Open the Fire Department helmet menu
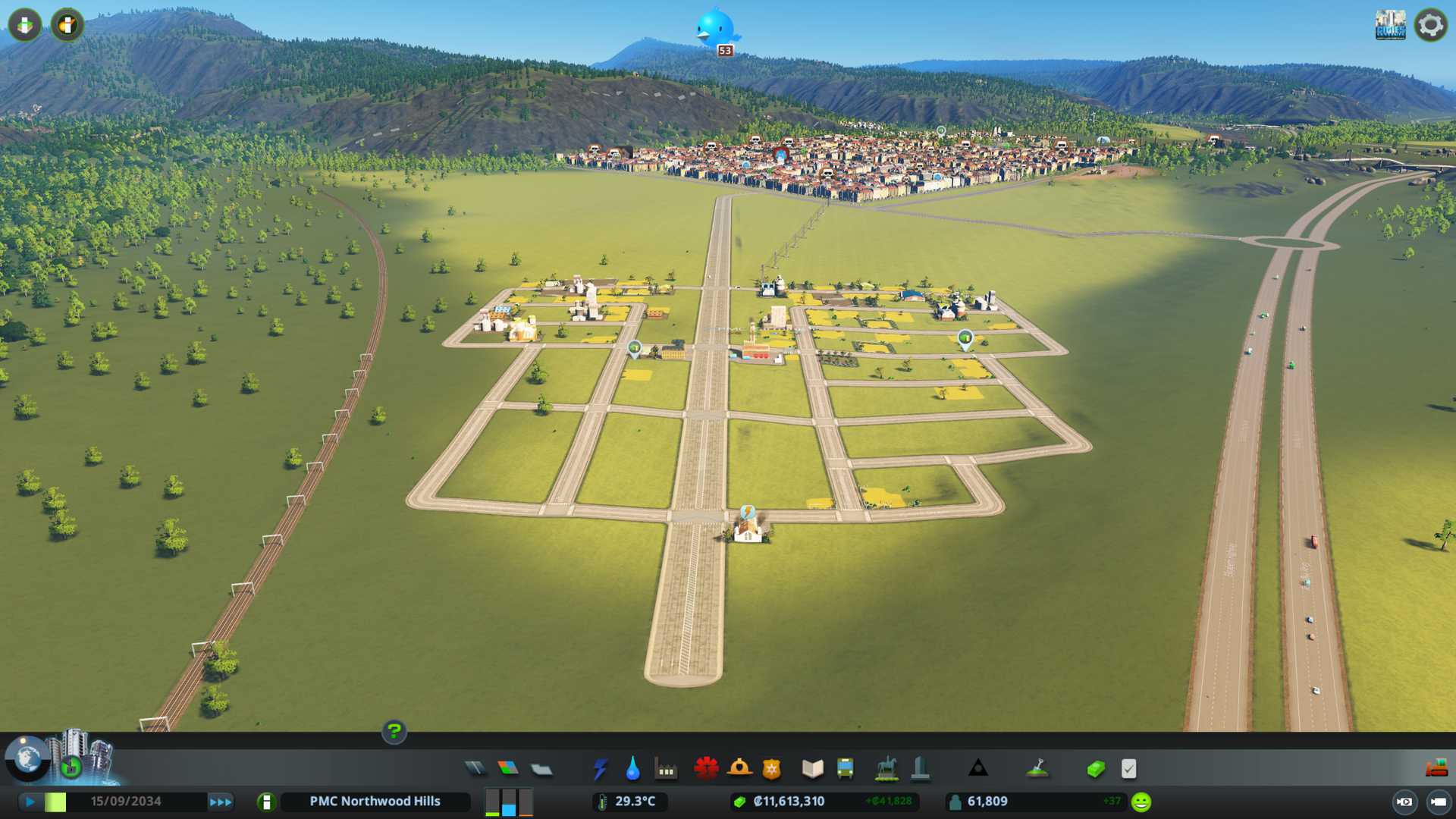Screen dimensions: 1456x819 point(739,769)
